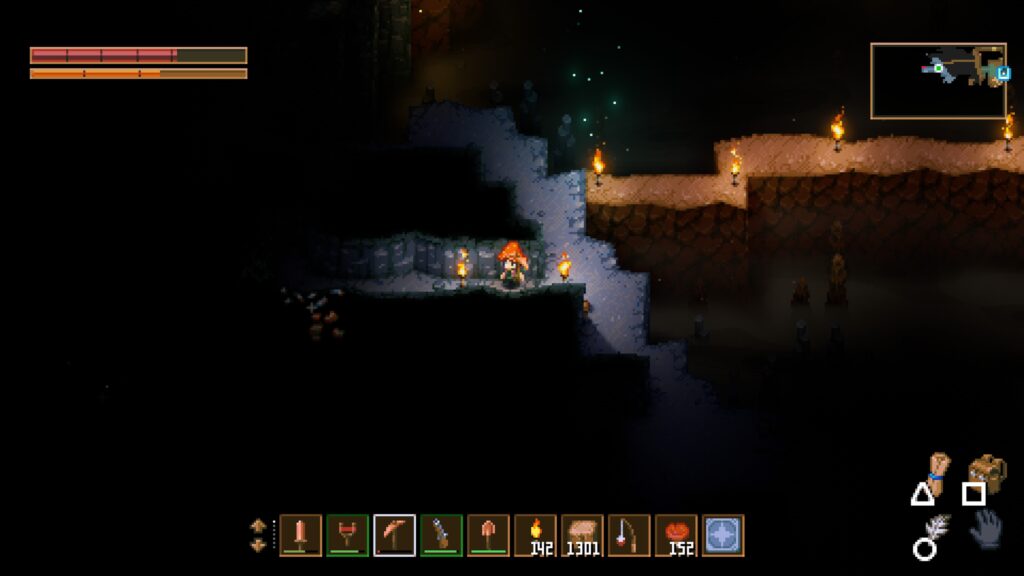This screenshot has height=576, width=1024.
Task: Select the shovel hotbar slot
Action: click(488, 535)
